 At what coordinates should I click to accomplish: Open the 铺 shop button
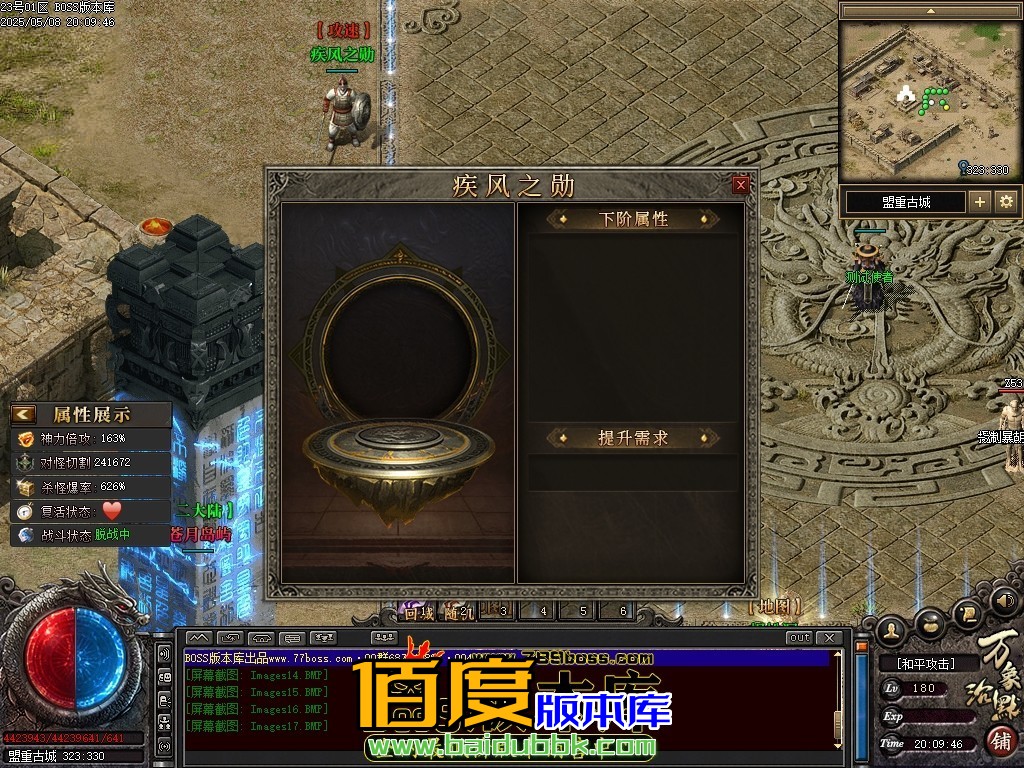999,740
